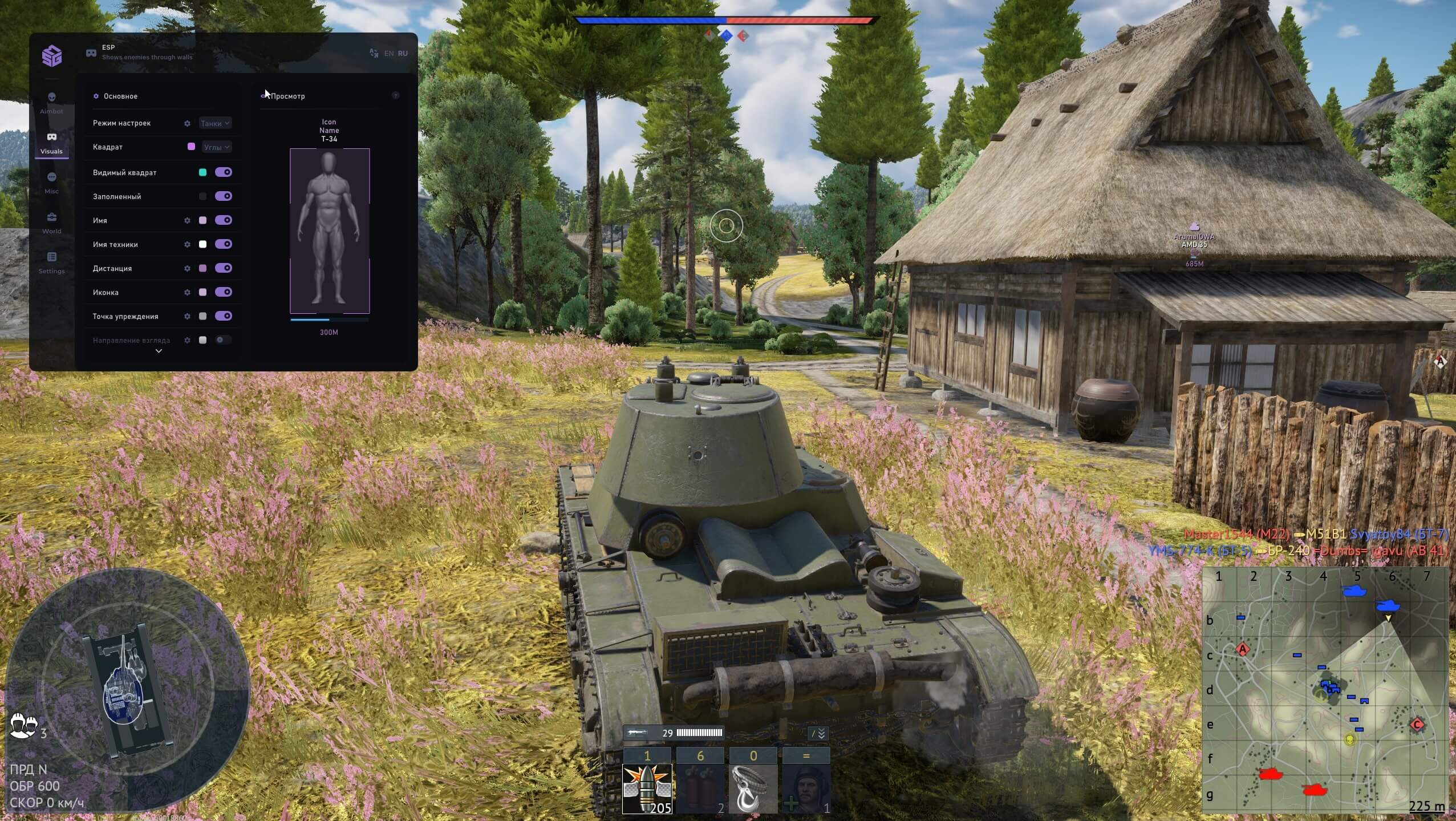Open the overlay's Settings tab
This screenshot has height=821, width=1456.
[x=51, y=262]
